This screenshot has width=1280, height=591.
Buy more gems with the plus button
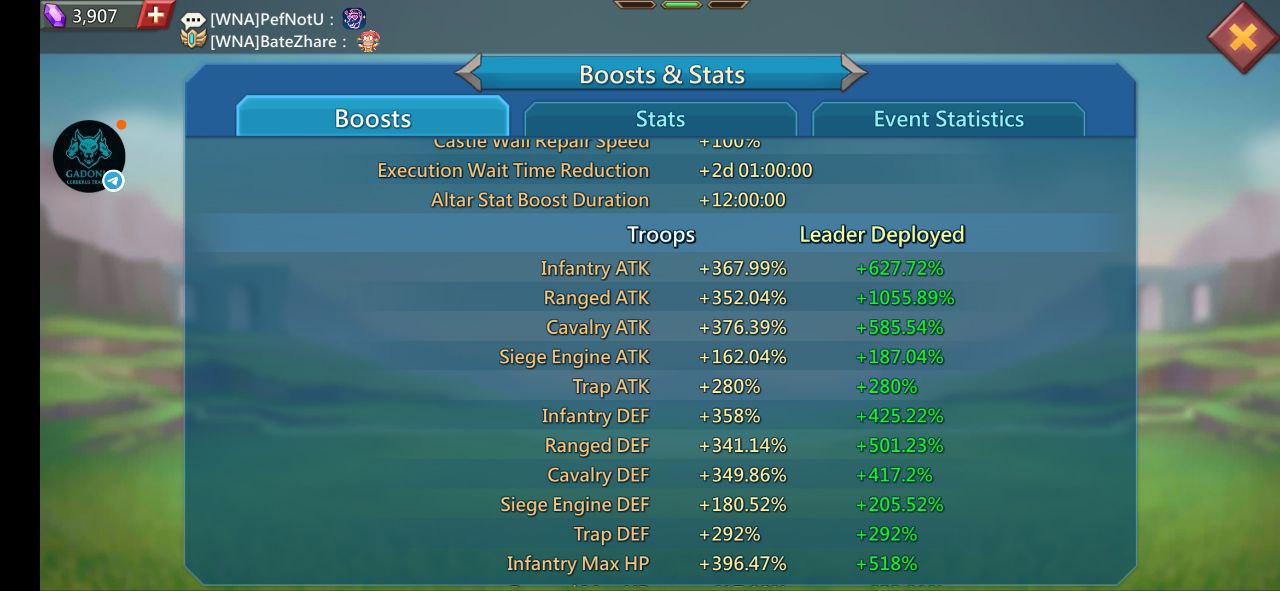(x=155, y=15)
